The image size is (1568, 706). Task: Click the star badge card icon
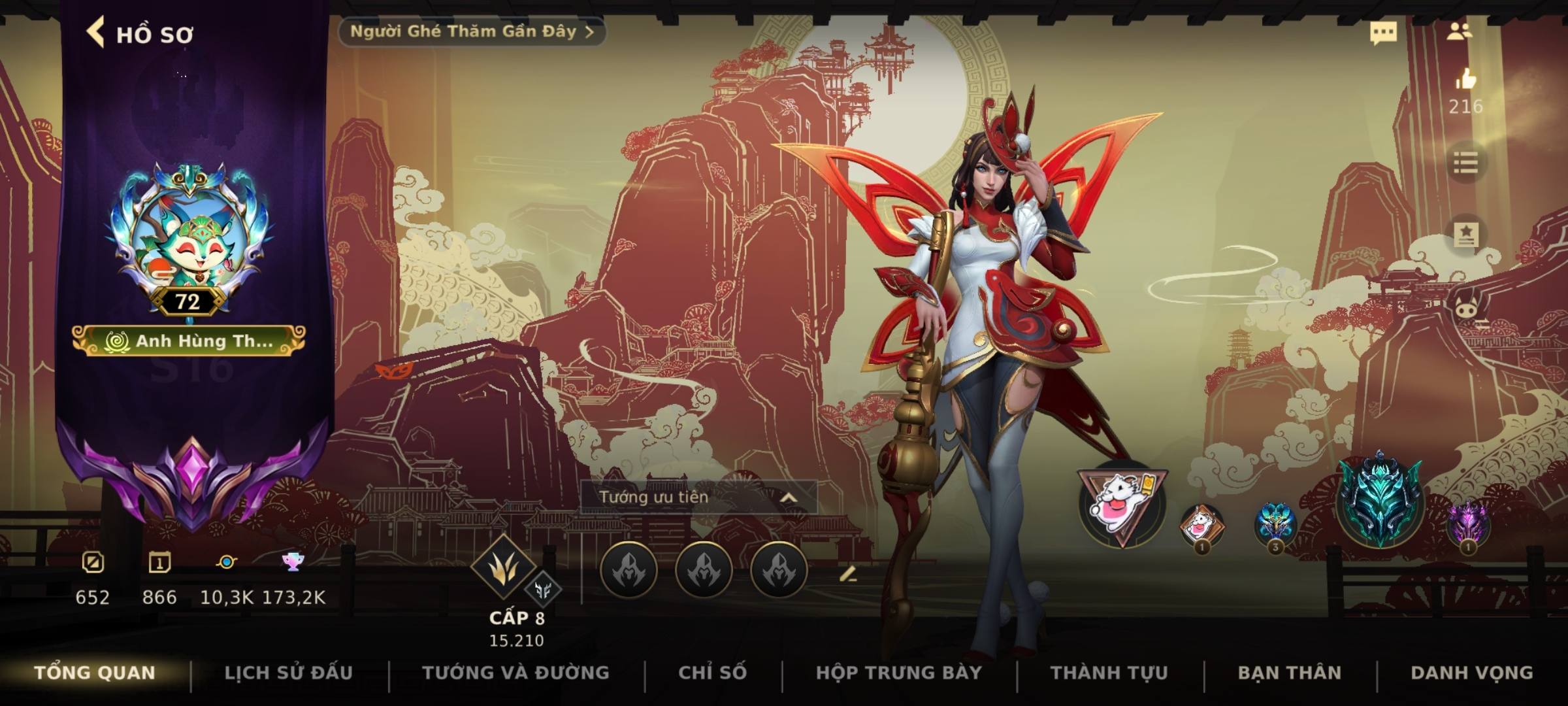click(x=1465, y=234)
